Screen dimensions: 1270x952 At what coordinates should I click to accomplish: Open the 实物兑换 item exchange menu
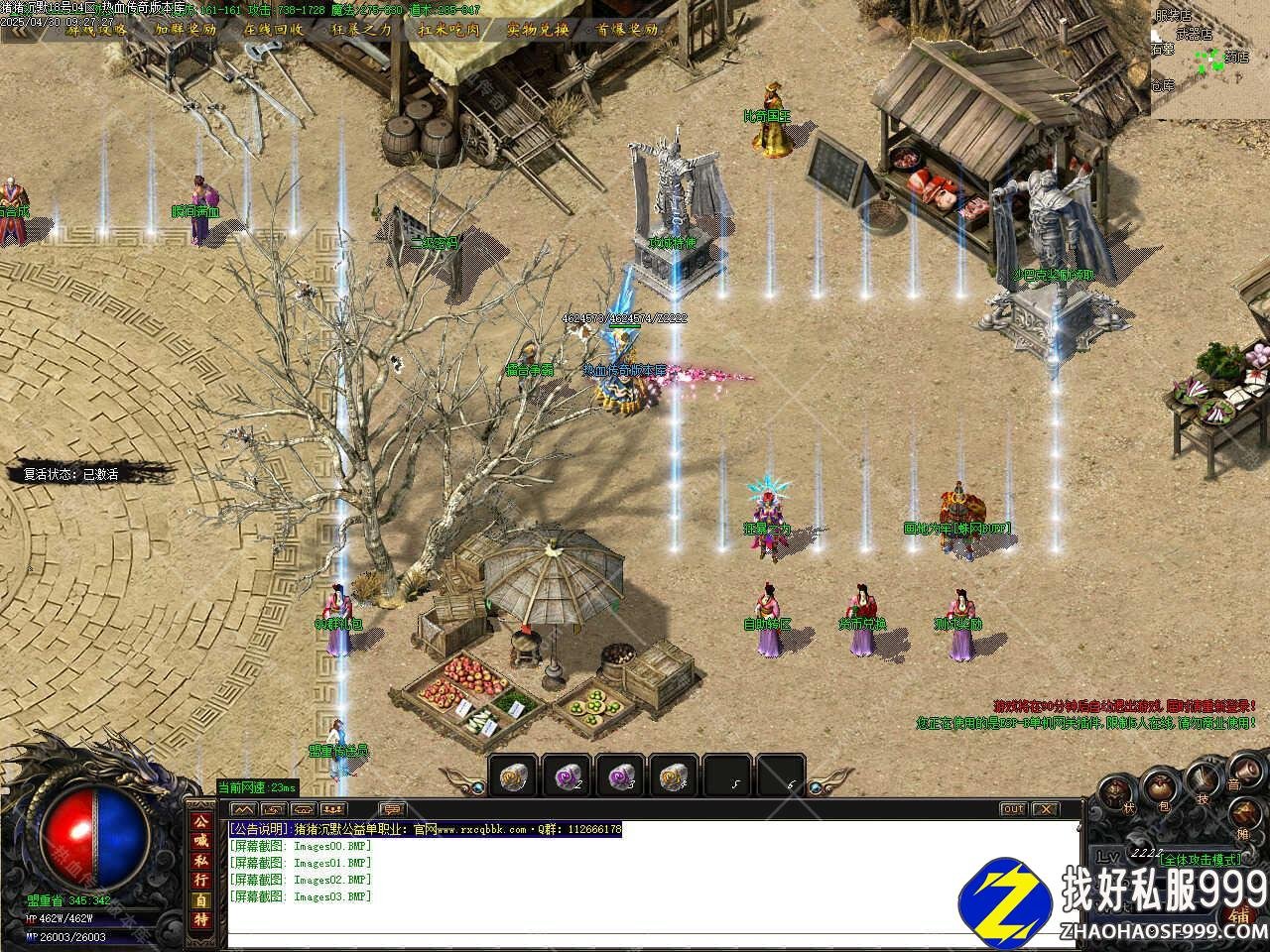click(x=537, y=29)
